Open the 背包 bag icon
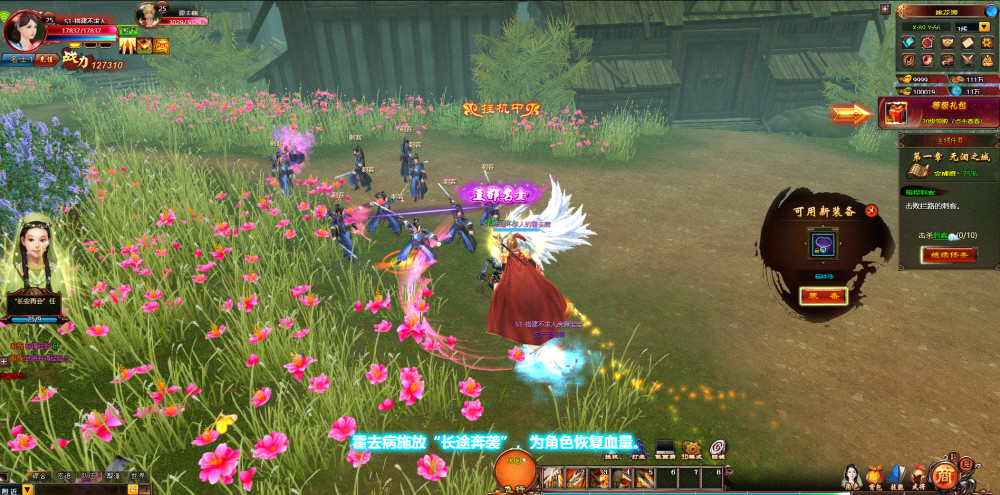 [x=875, y=474]
